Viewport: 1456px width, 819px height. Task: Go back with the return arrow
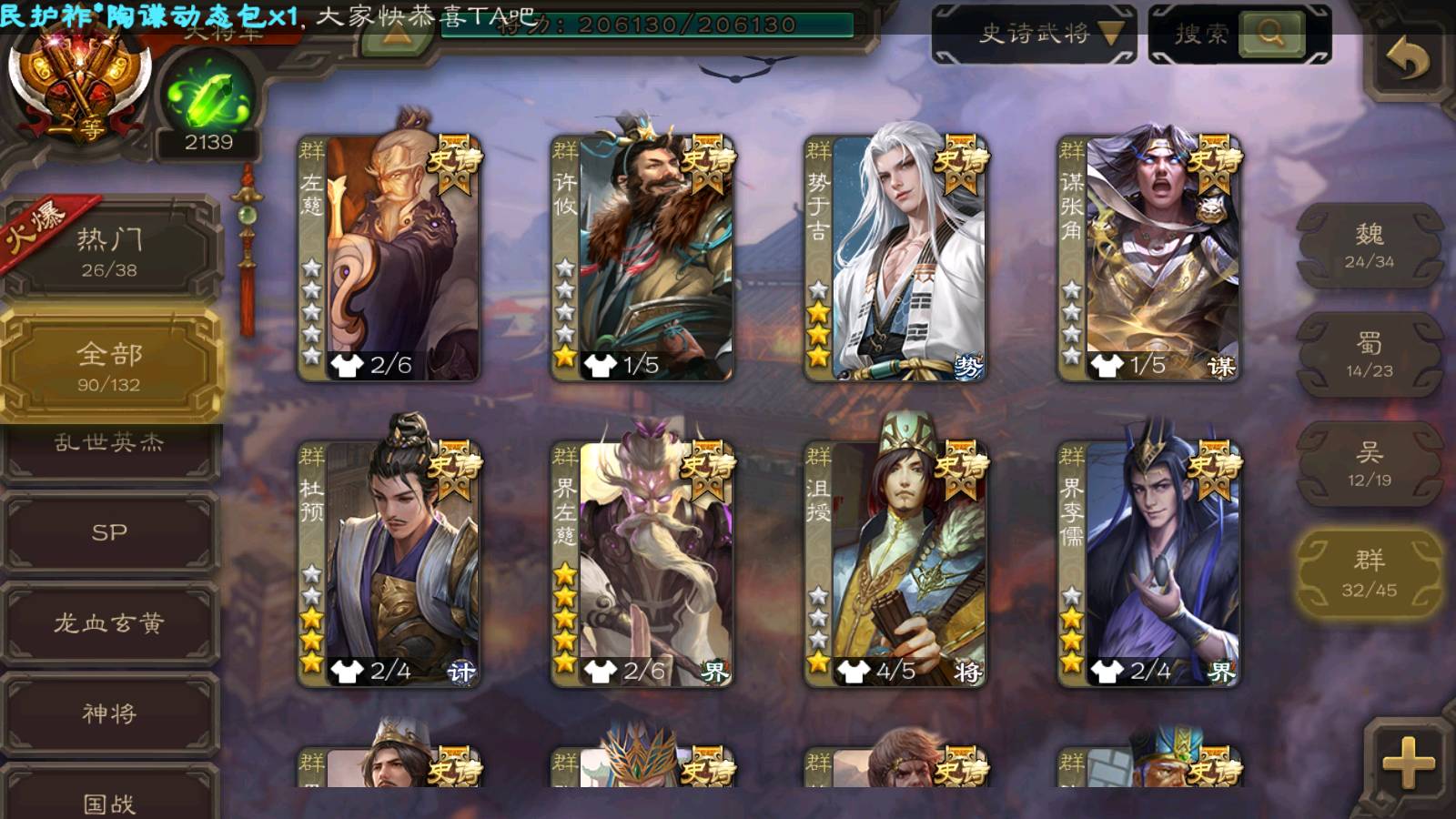coord(1407,60)
